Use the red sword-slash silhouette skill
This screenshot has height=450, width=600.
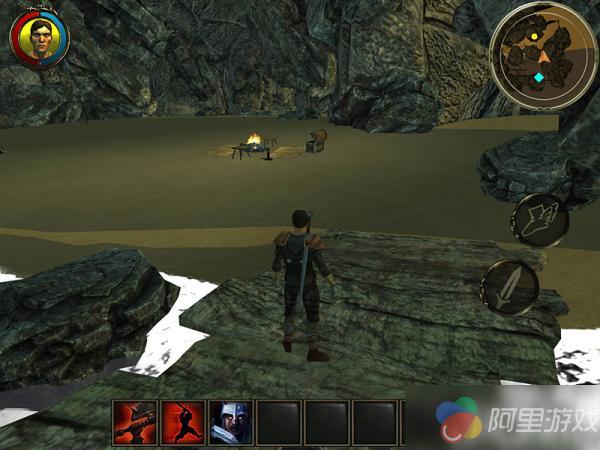(183, 422)
